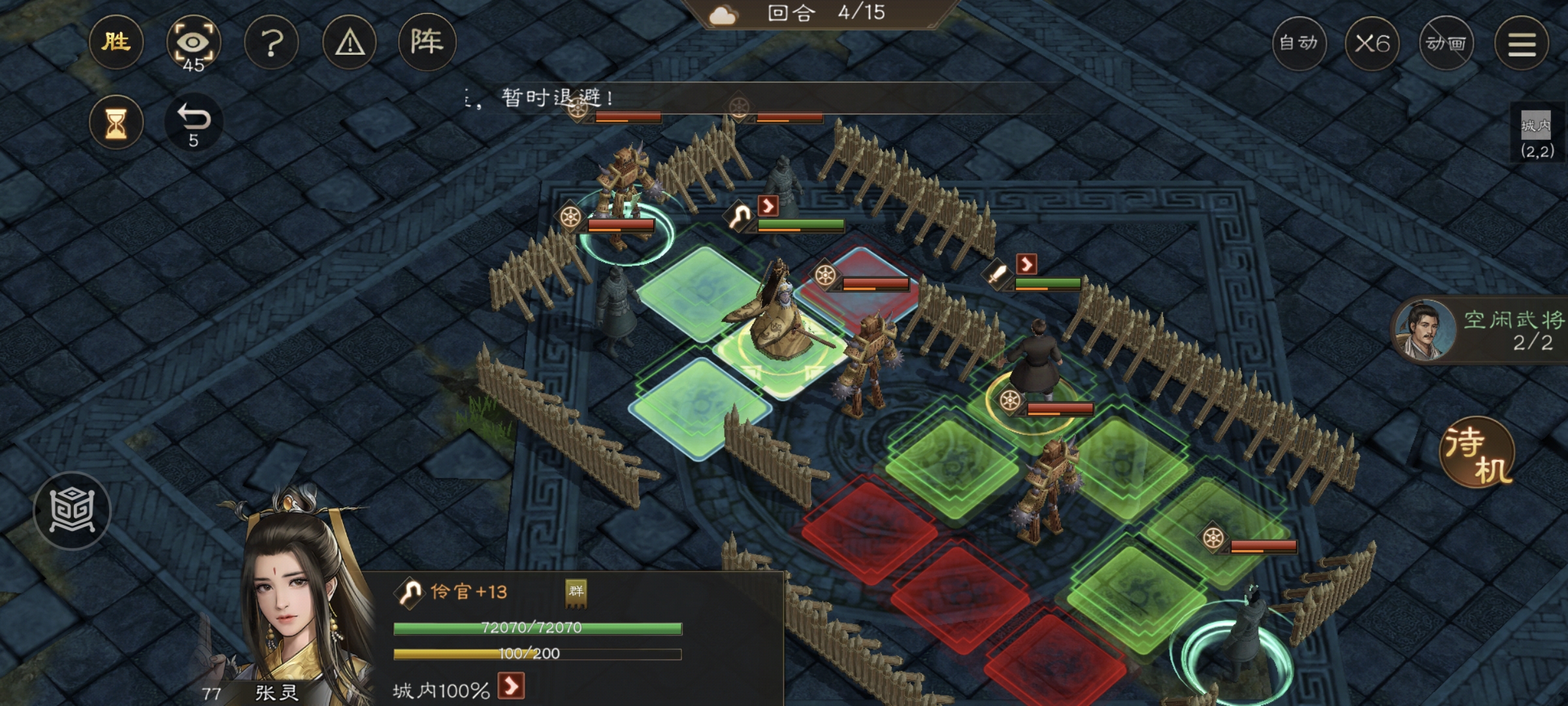Inspect the 群 faction badge

tap(576, 593)
